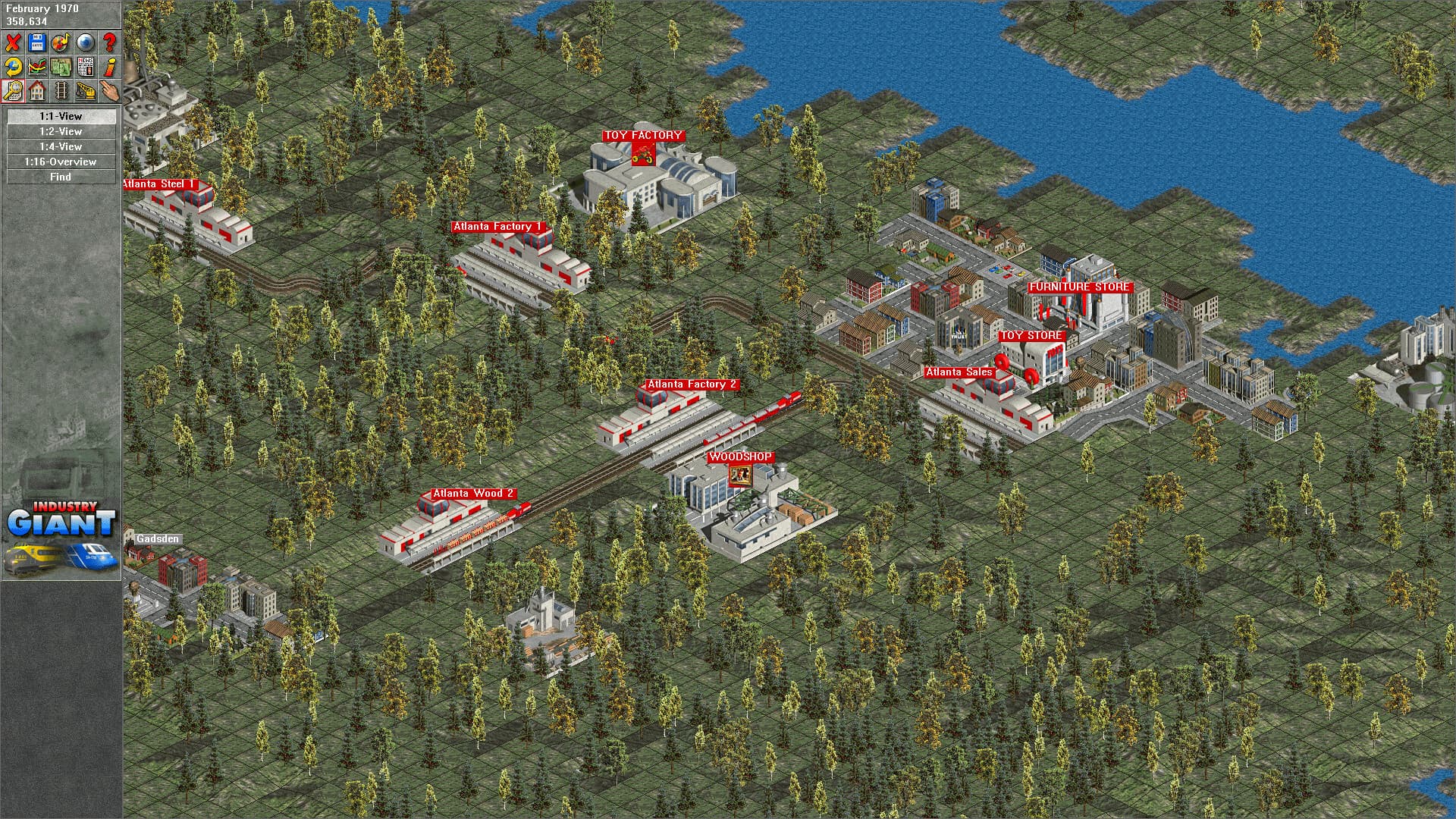
Task: Select the railroad track tool
Action: point(61,91)
